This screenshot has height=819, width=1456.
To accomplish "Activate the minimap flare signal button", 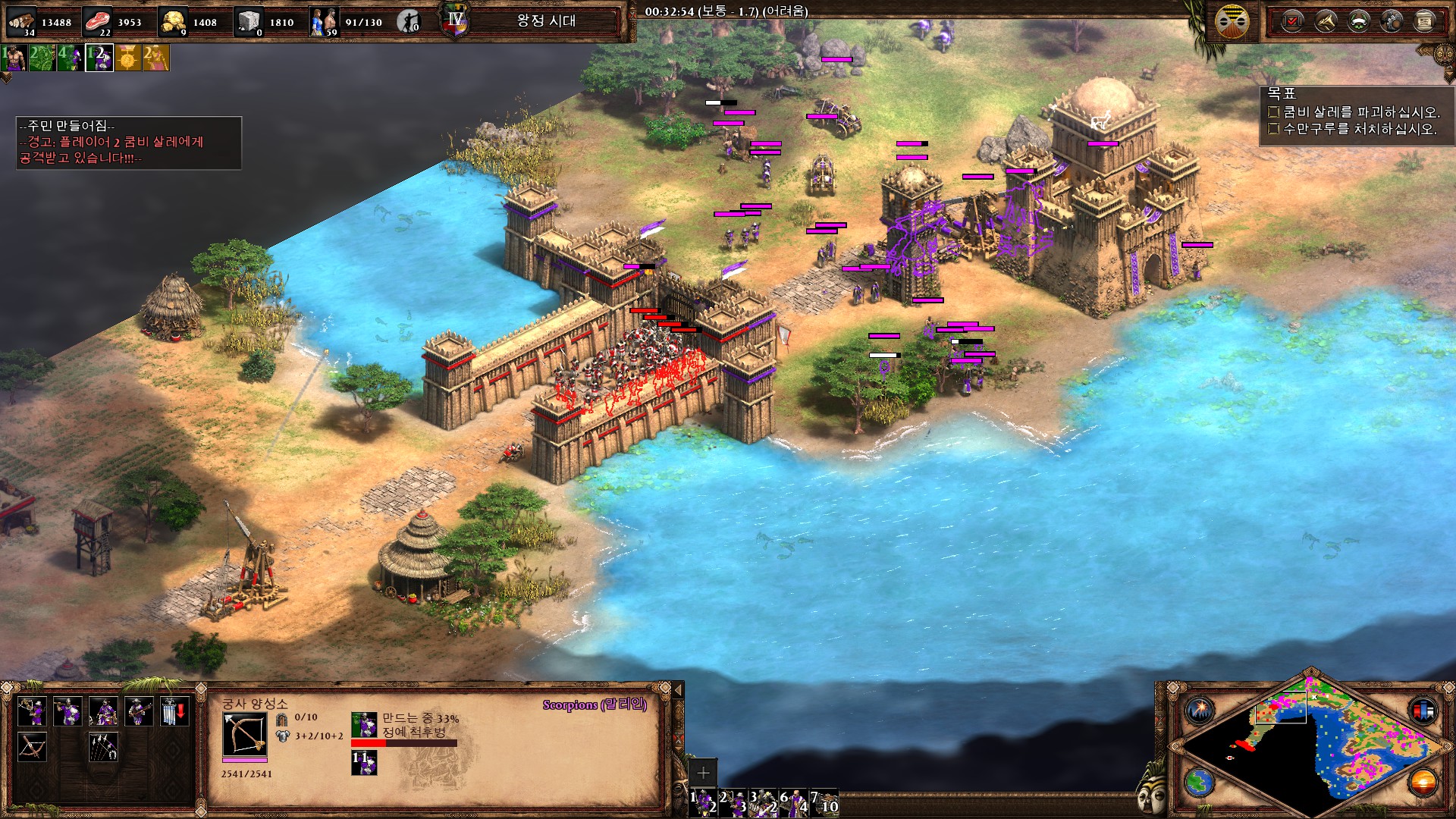I will pyautogui.click(x=1200, y=711).
